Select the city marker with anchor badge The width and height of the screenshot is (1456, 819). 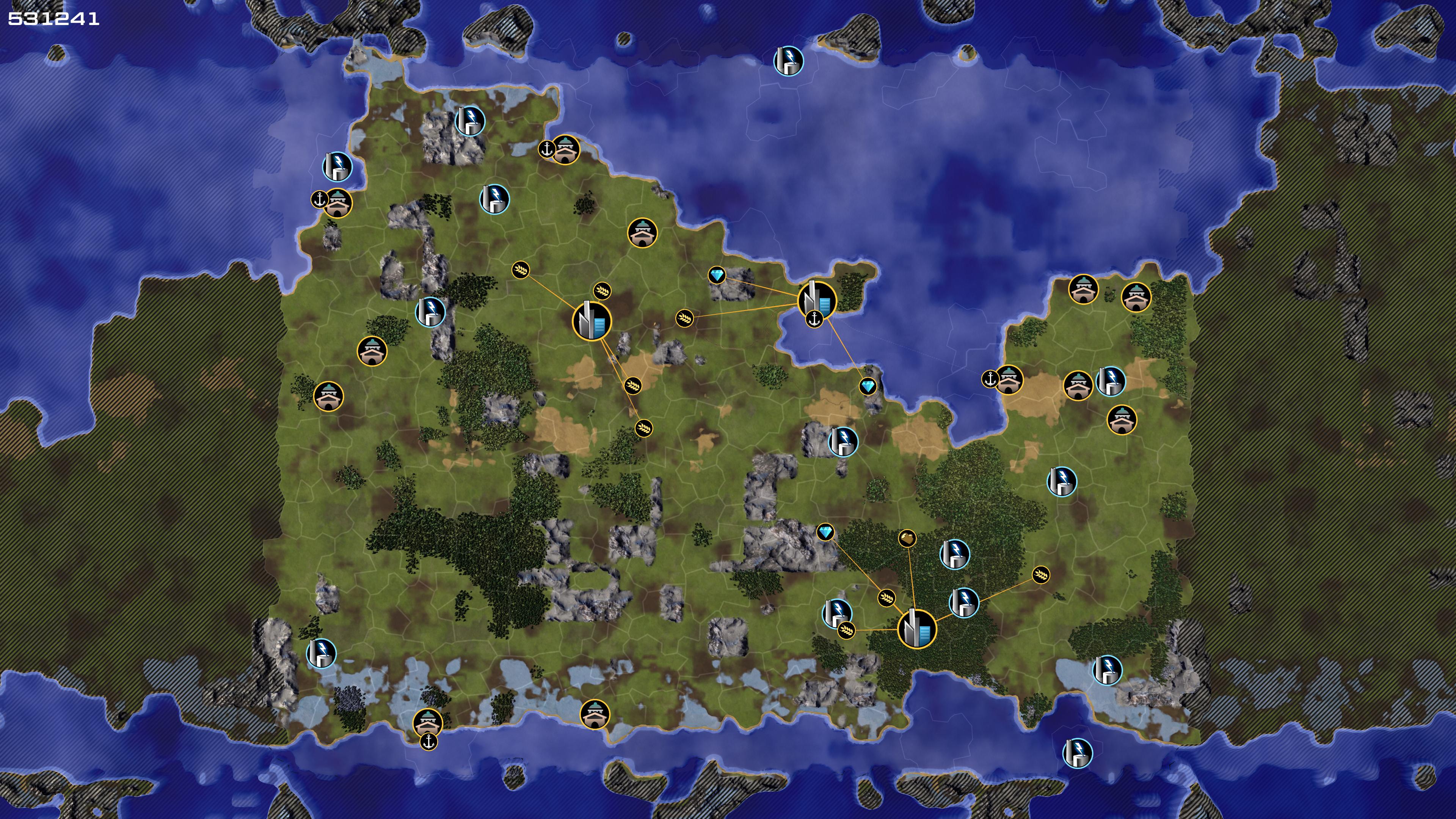point(817,300)
